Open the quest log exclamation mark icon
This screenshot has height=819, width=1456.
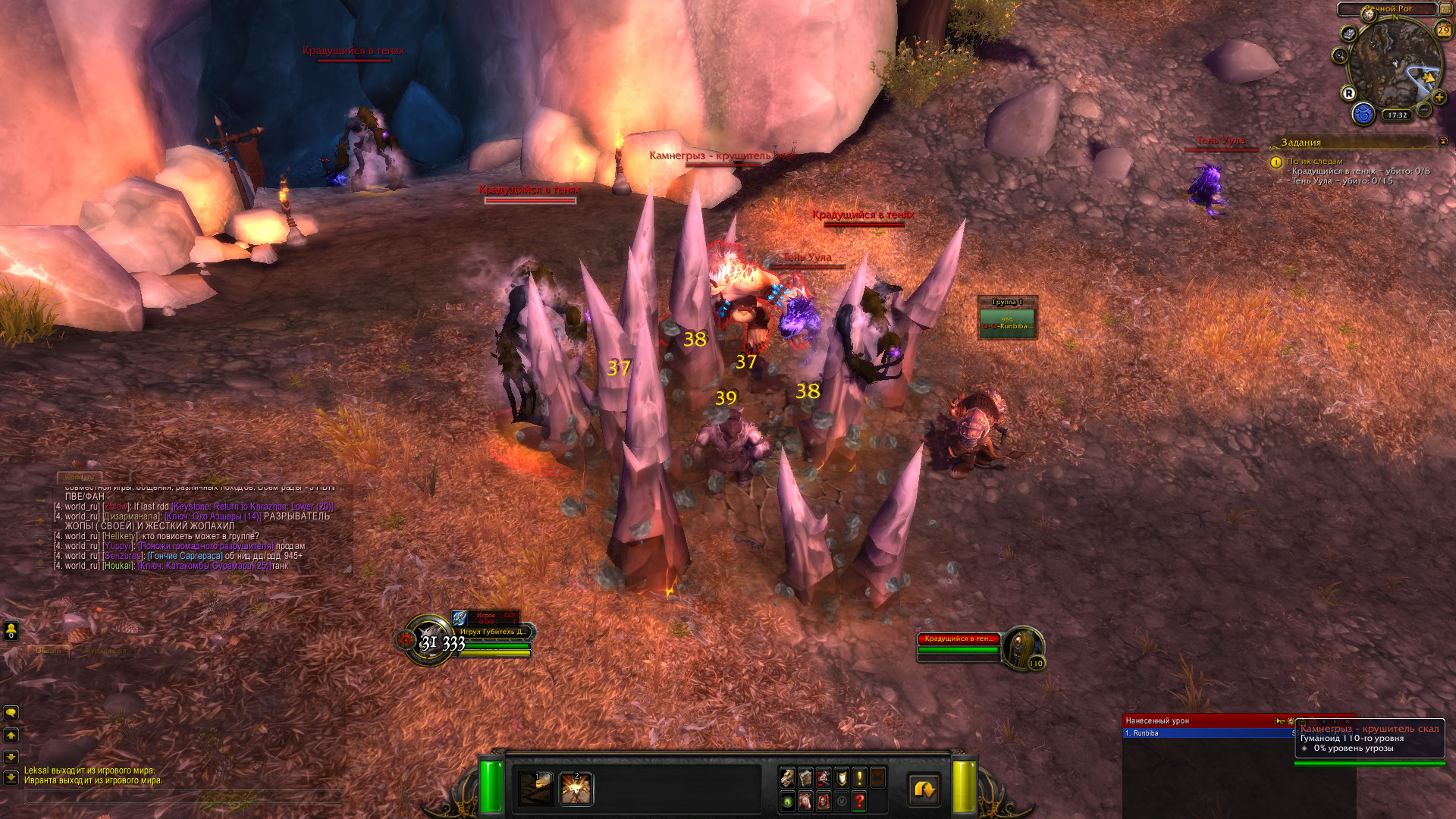click(859, 777)
